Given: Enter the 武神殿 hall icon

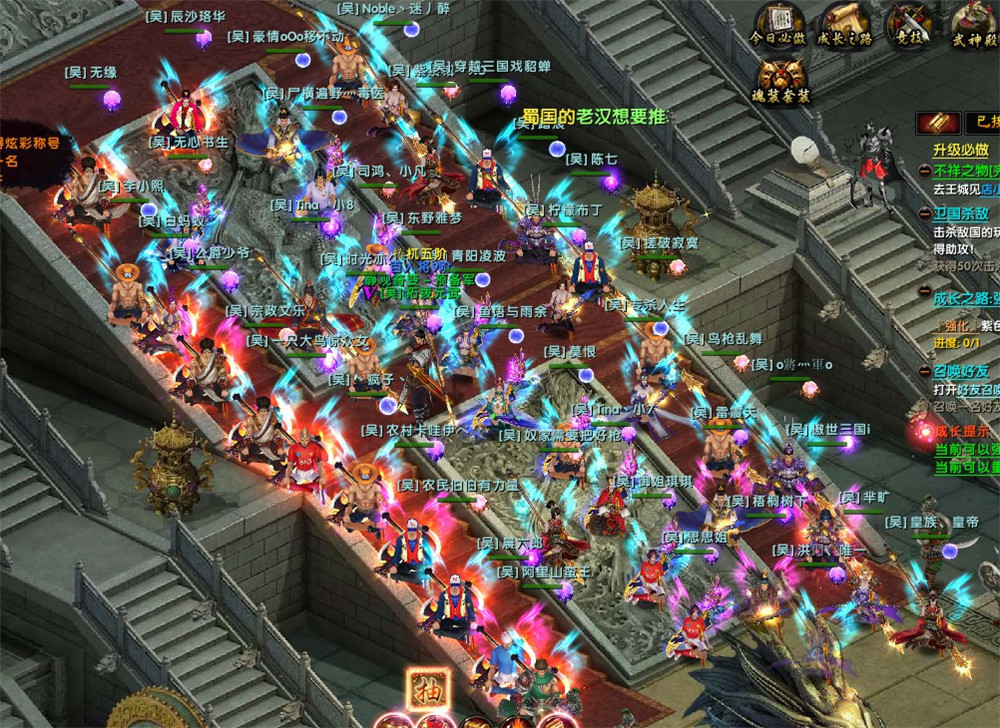Looking at the screenshot, I should 972,22.
